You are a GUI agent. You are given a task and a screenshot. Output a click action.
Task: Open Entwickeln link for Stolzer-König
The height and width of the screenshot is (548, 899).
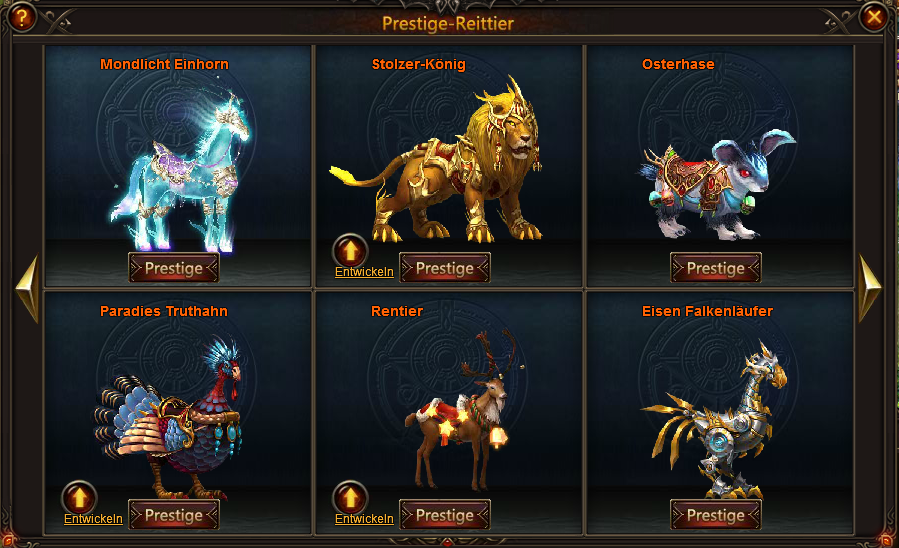coord(364,271)
